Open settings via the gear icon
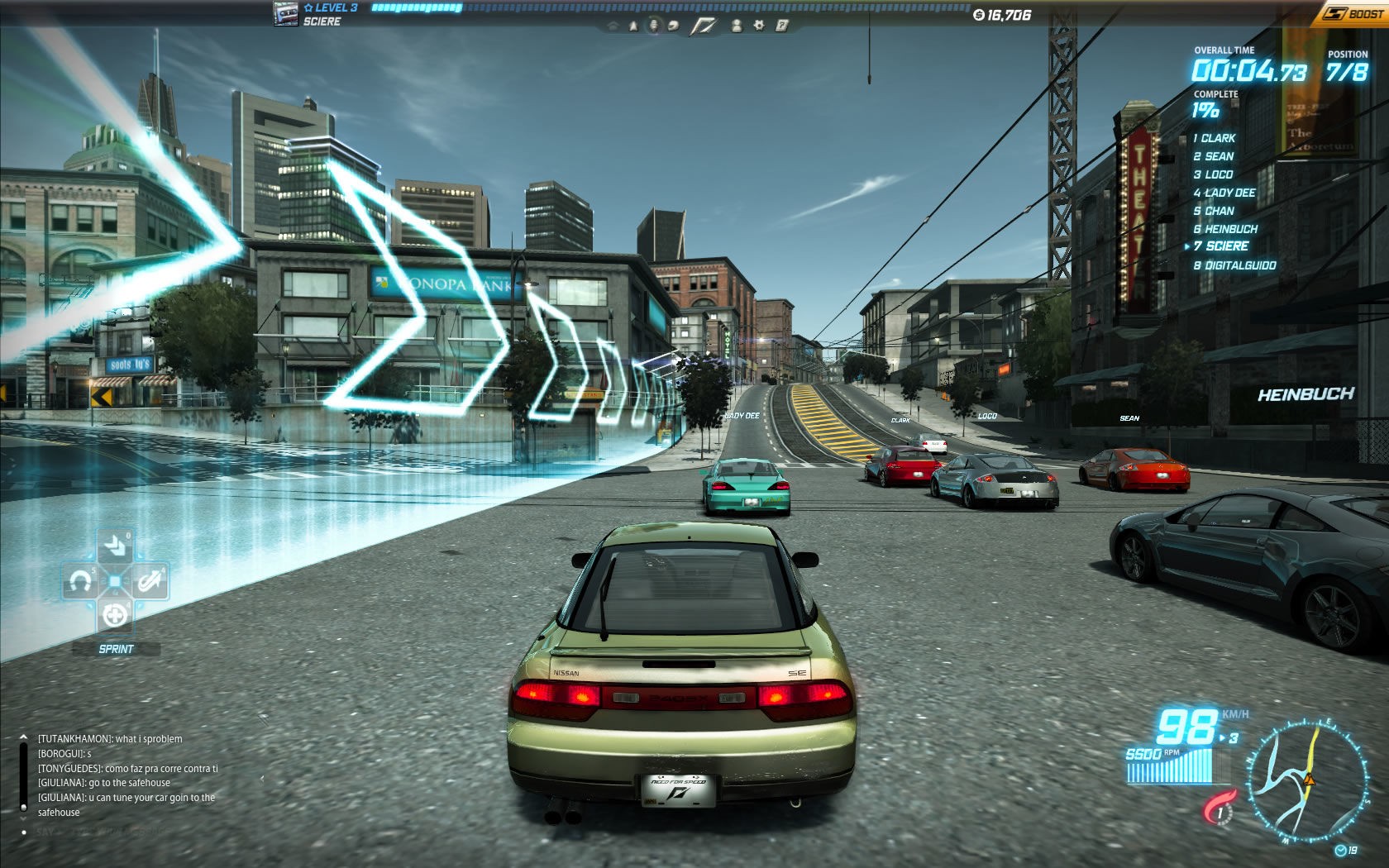Screen dimensions: 1389x868 coord(758,26)
